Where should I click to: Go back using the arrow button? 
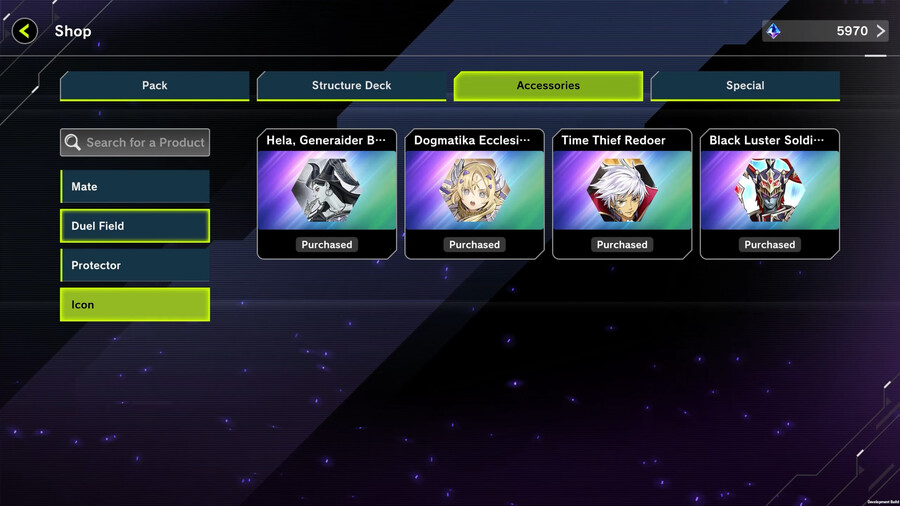25,31
